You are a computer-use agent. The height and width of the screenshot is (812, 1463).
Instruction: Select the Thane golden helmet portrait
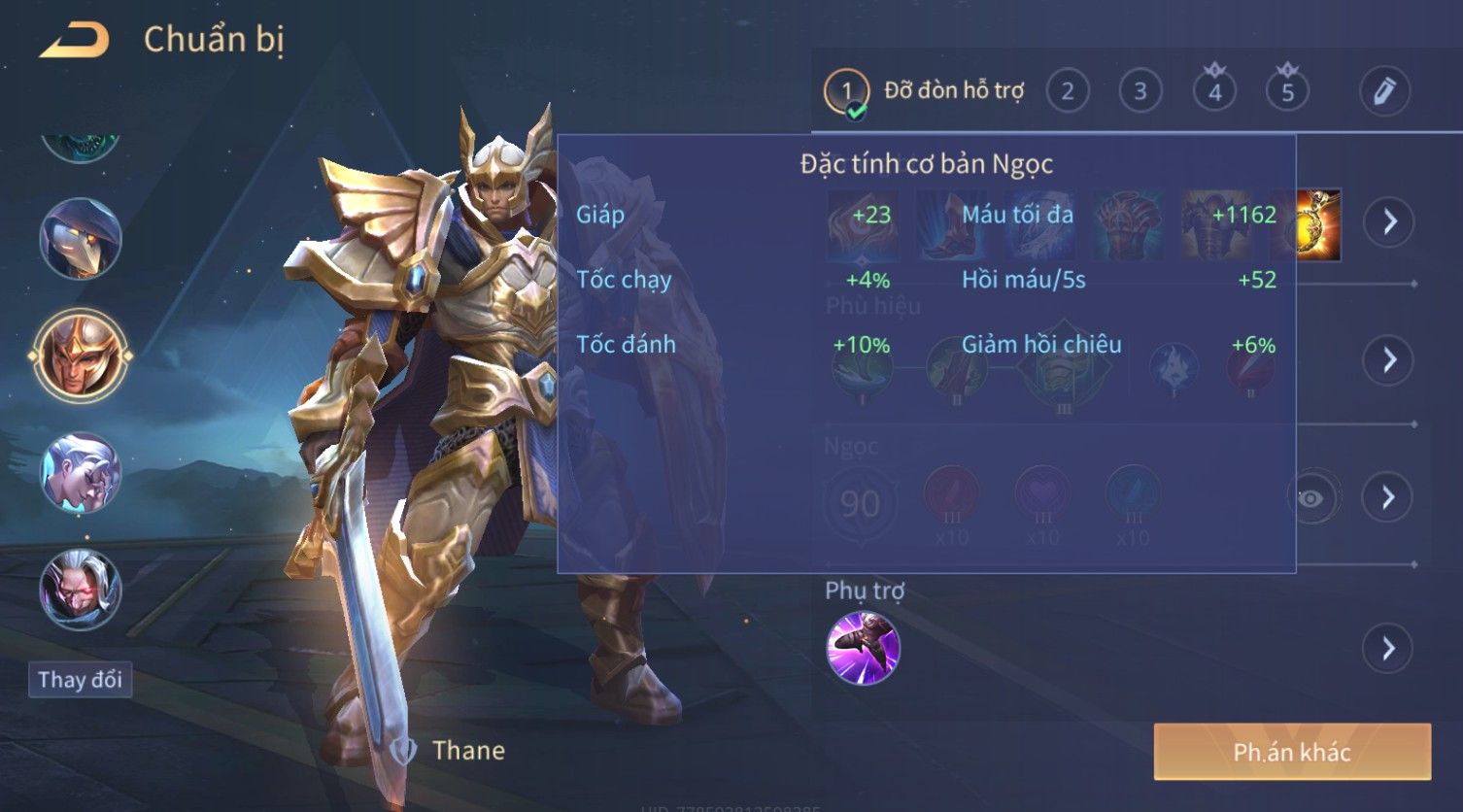coord(80,355)
